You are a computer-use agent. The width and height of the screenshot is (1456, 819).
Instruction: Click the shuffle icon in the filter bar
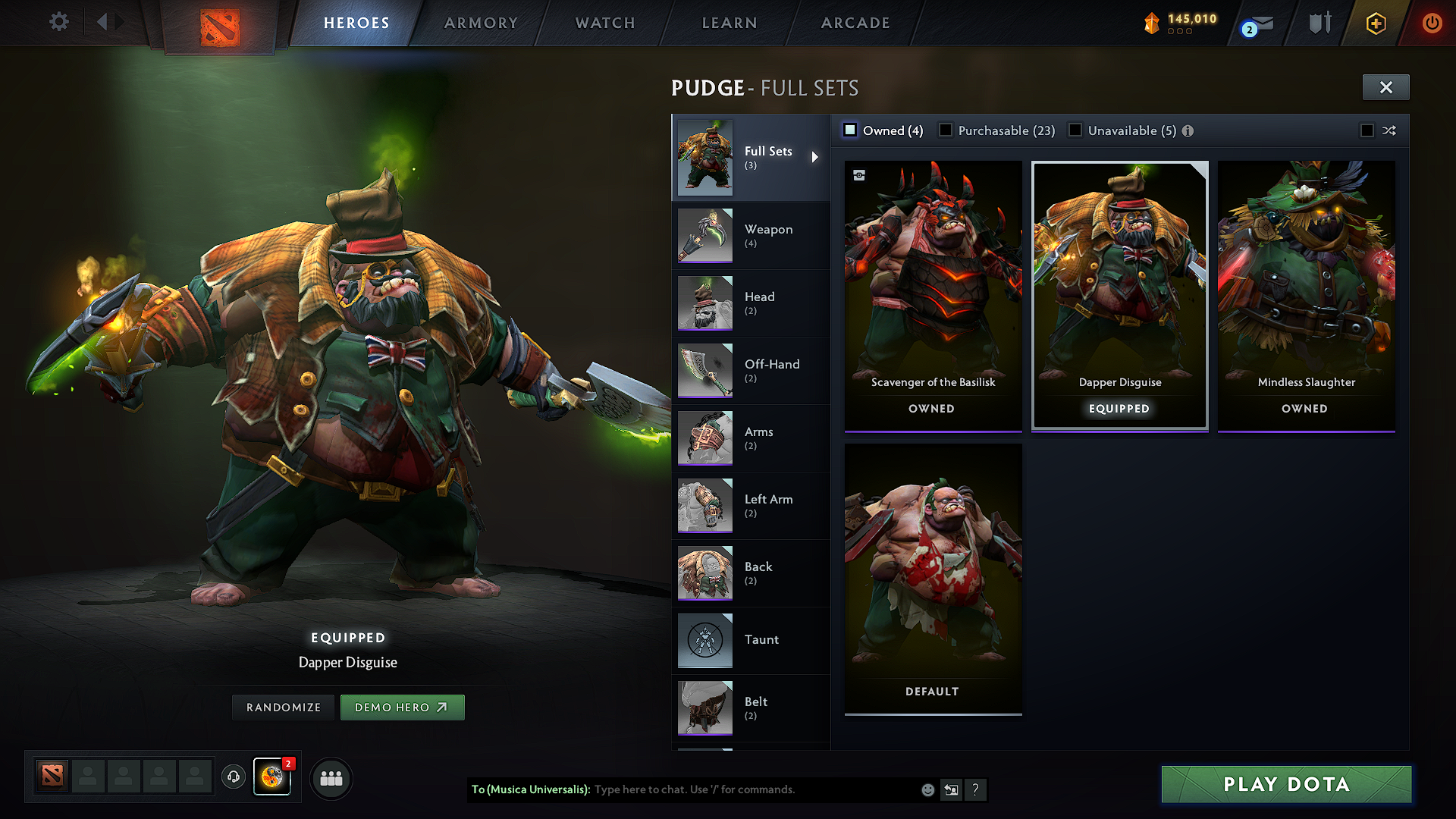click(1390, 130)
